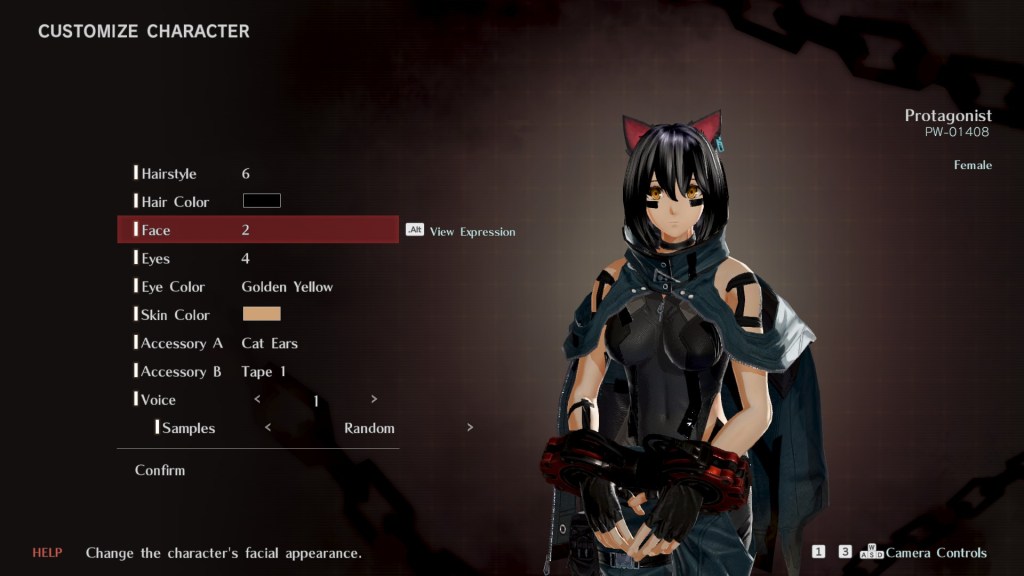Choose the Face menu entry
The image size is (1024, 576).
tap(156, 230)
